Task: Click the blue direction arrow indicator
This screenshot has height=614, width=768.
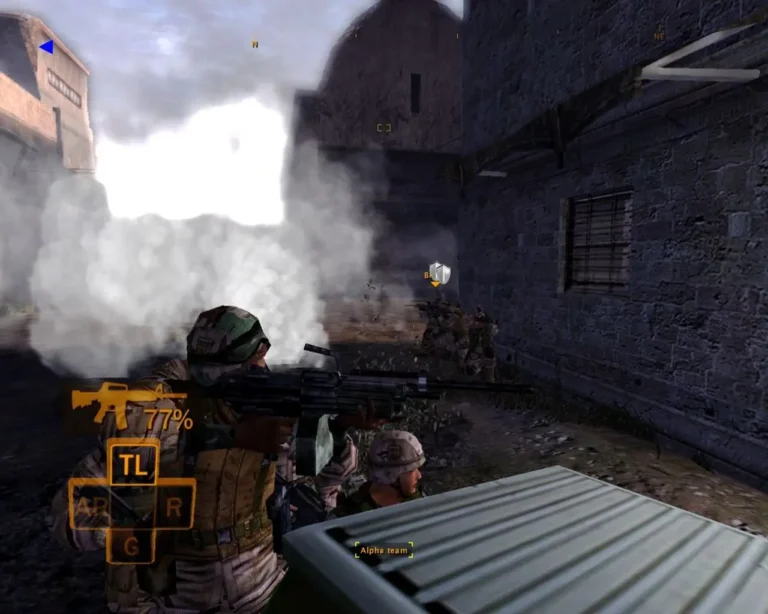Action: [46, 46]
